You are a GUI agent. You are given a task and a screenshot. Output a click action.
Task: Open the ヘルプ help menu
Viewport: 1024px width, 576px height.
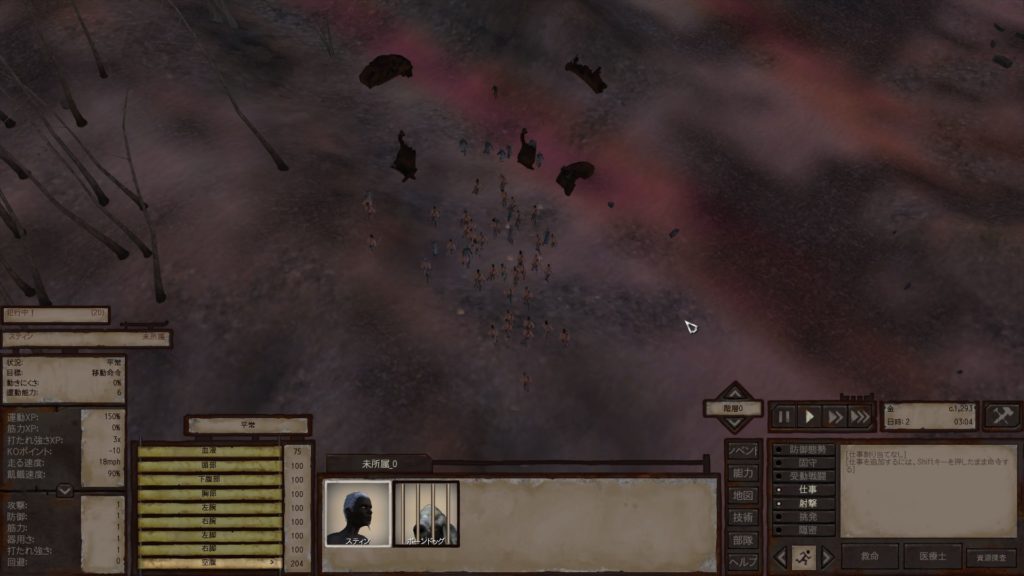click(743, 561)
